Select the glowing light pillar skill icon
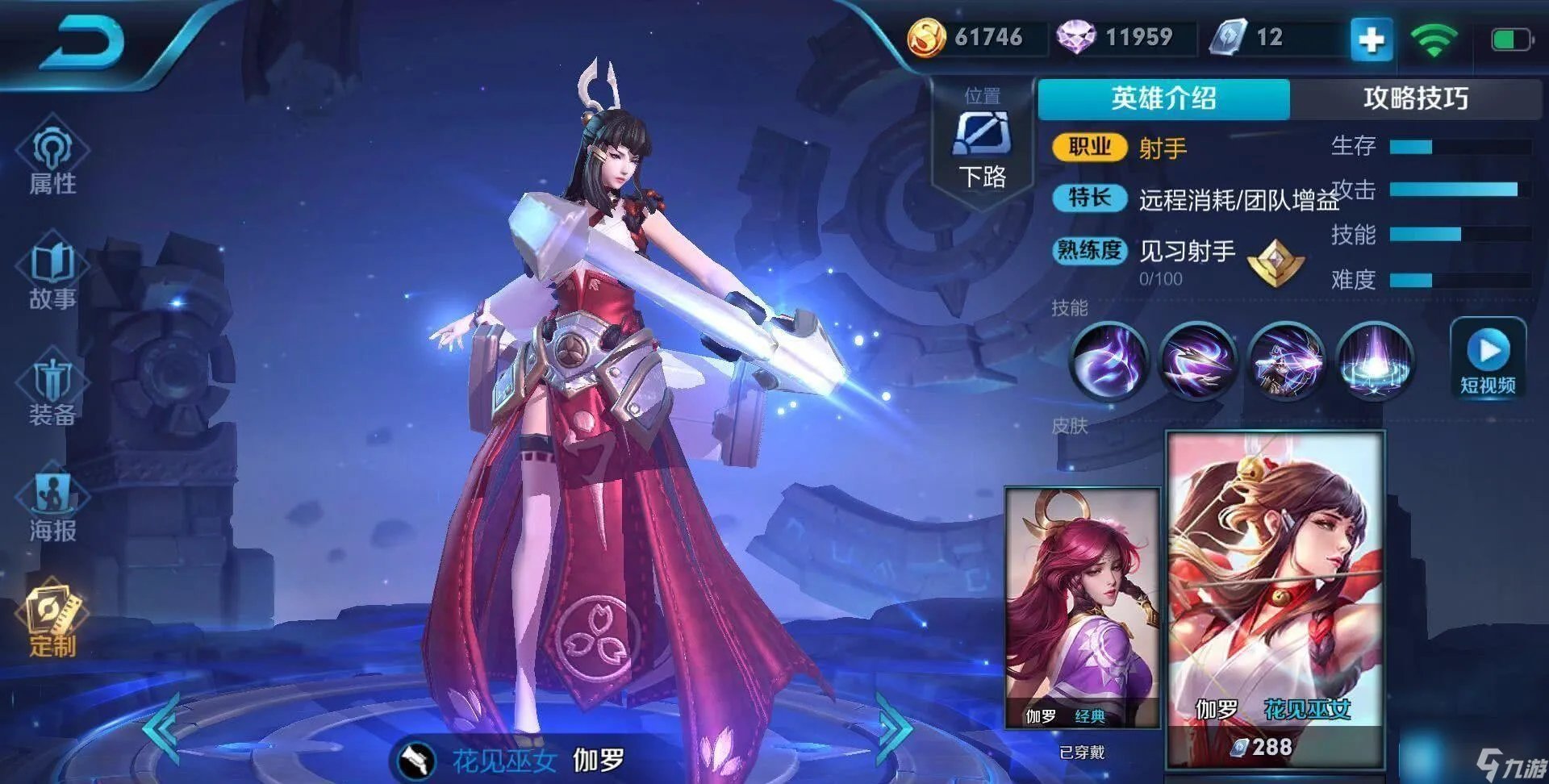 coord(1374,361)
